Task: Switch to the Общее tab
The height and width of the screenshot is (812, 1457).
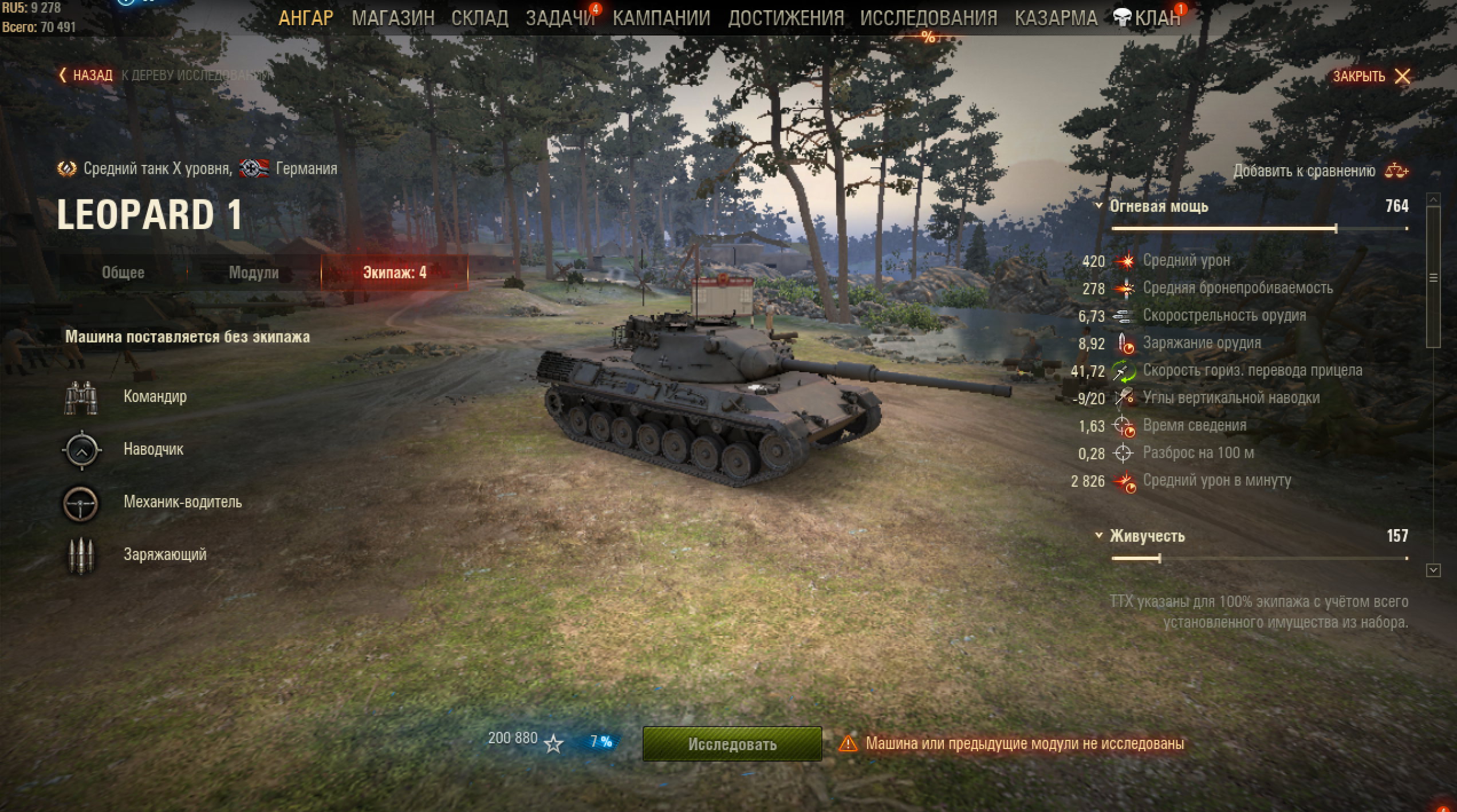Action: click(x=123, y=273)
